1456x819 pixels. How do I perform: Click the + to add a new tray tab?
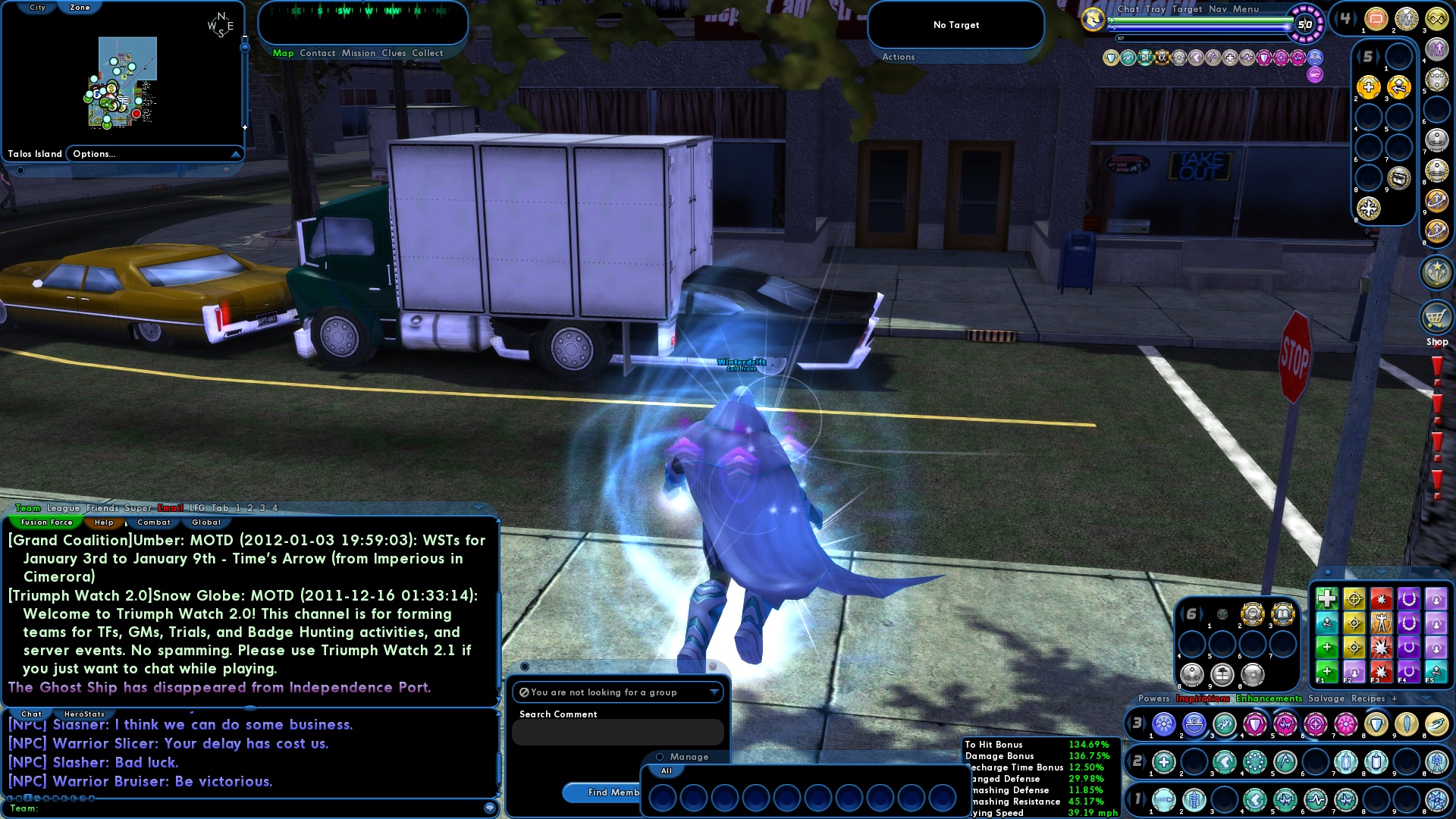(1394, 698)
